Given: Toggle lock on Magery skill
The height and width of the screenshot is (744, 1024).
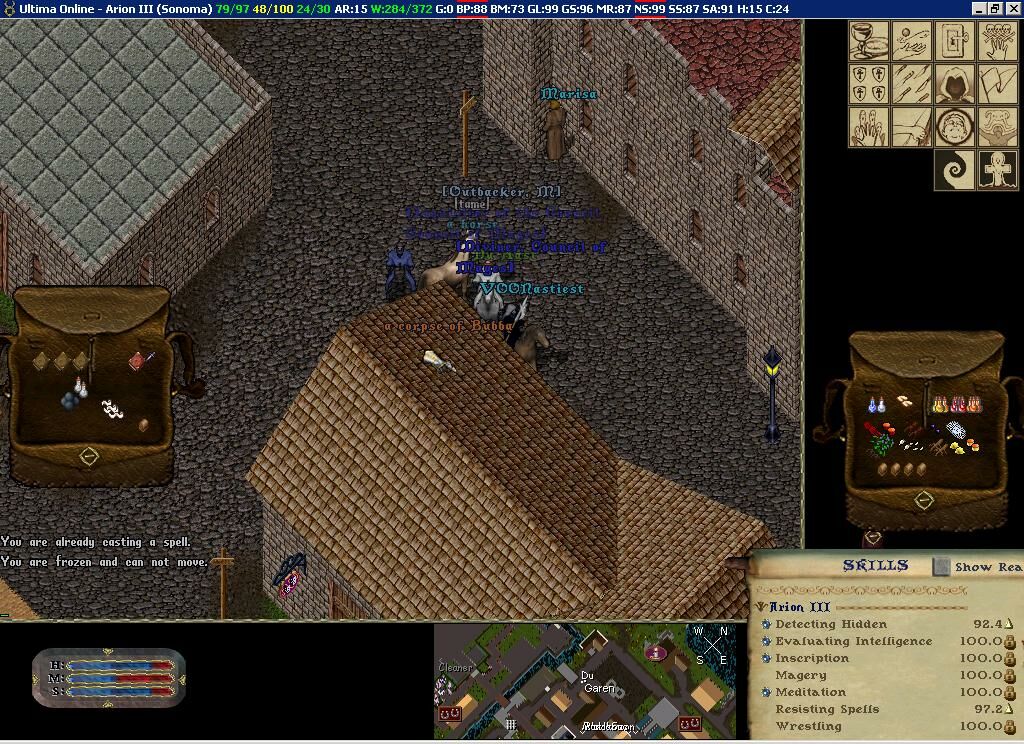Looking at the screenshot, I should point(1010,675).
